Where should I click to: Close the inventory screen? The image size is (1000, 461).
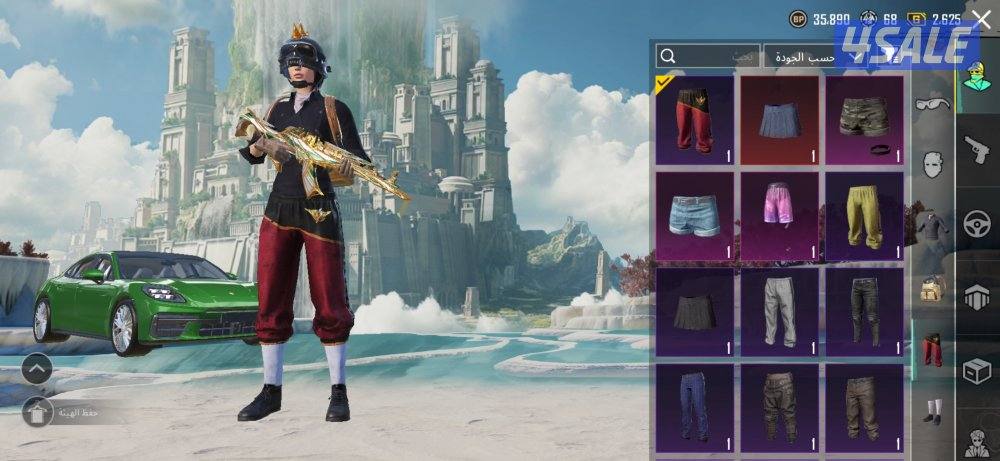(981, 18)
